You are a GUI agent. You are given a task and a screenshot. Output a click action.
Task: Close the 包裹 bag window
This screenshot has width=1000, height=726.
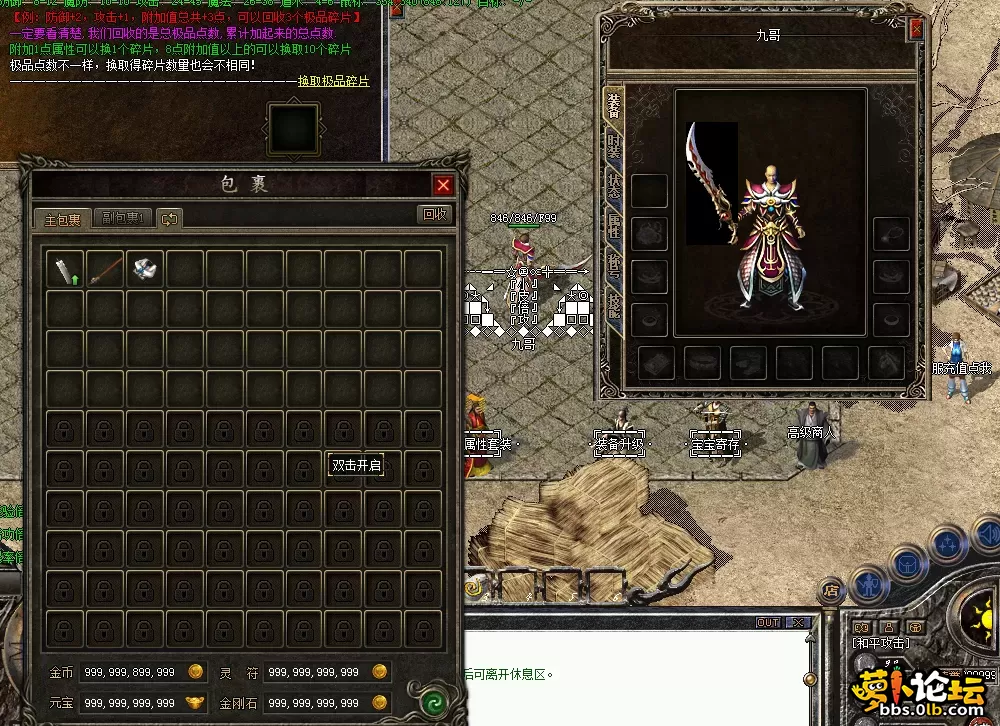443,185
